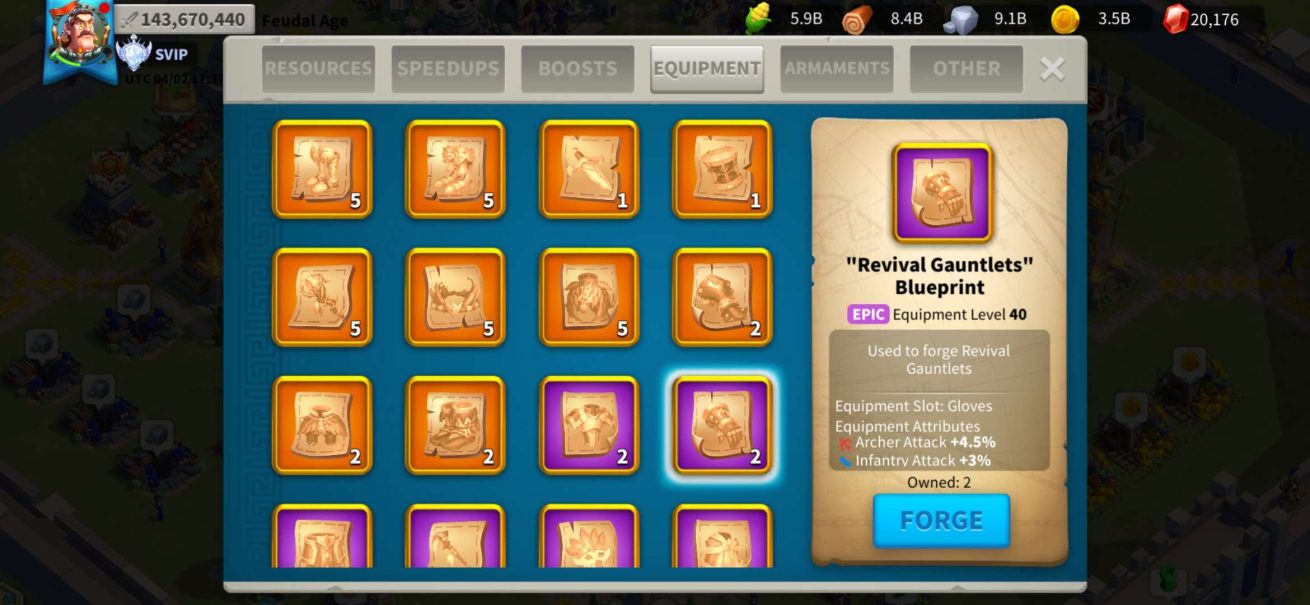Select the purple lotus blueprint slot

[x=589, y=538]
